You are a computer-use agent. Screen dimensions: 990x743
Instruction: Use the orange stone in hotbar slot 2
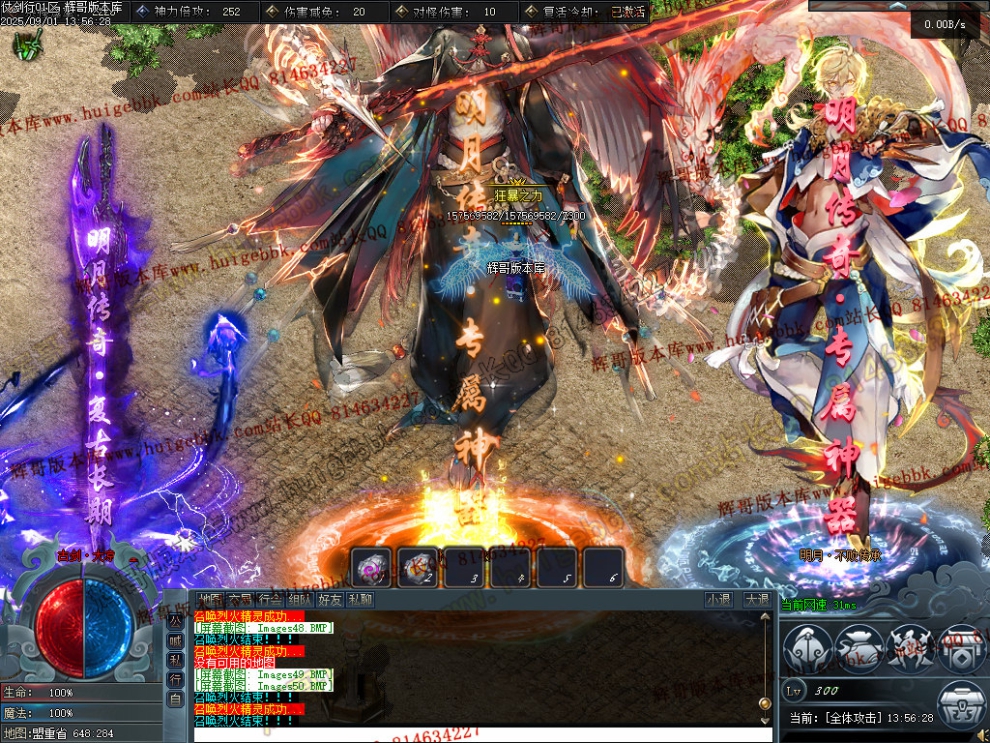coord(419,567)
